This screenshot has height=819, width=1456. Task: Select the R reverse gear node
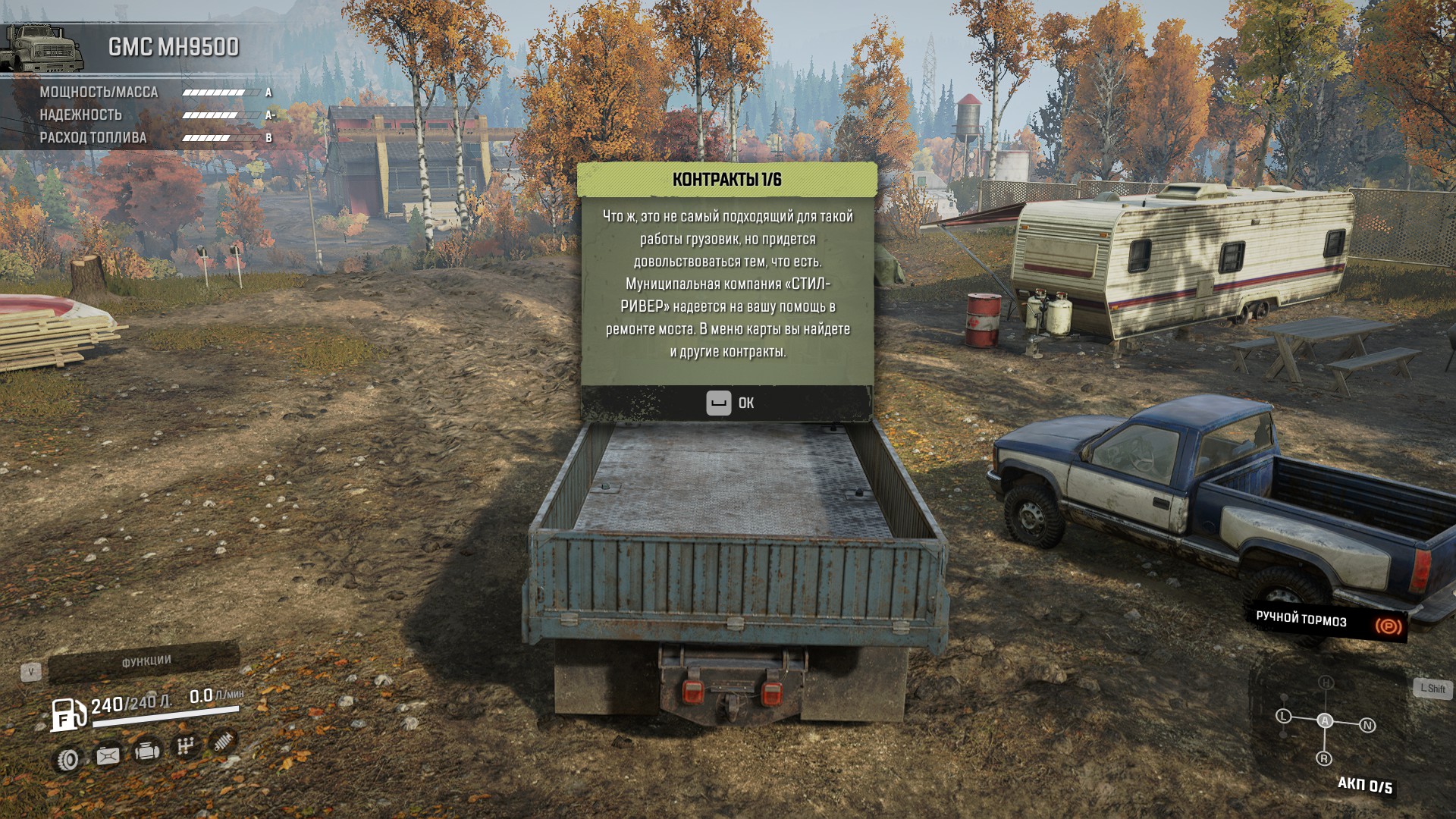tap(1324, 758)
